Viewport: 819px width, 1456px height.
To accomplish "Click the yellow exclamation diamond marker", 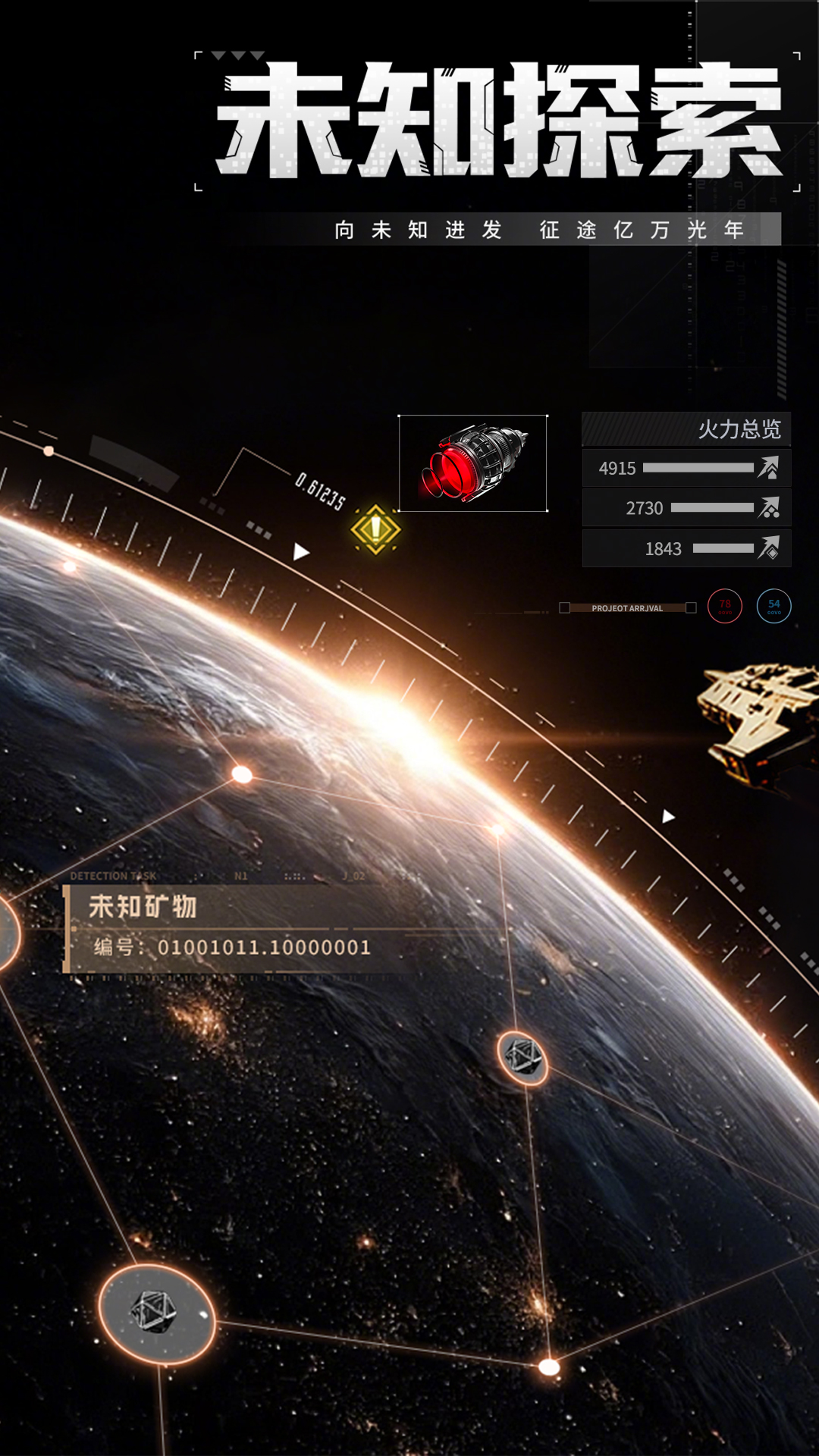I will (375, 529).
